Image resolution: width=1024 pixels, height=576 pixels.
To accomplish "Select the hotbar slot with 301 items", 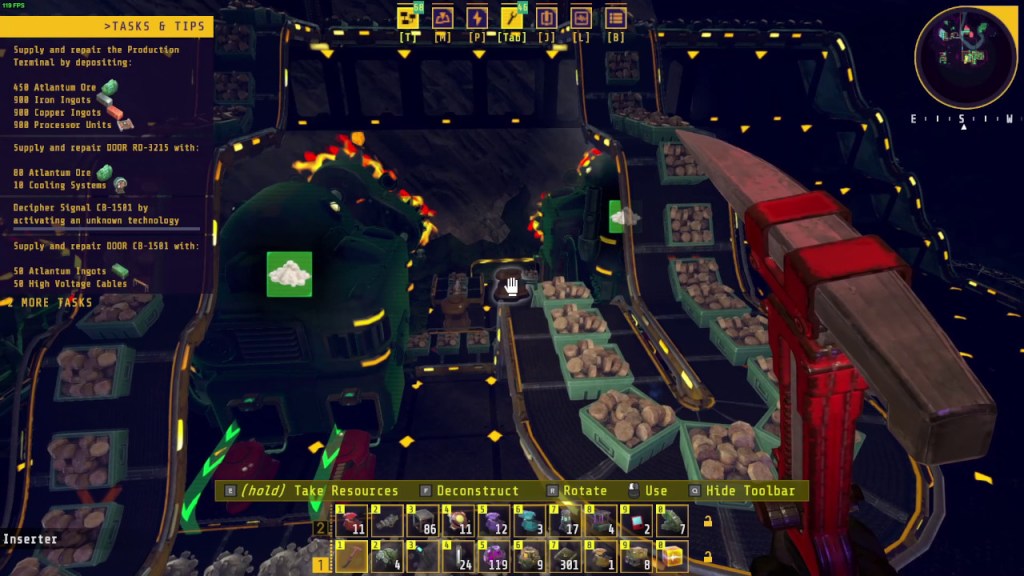I will [x=567, y=557].
